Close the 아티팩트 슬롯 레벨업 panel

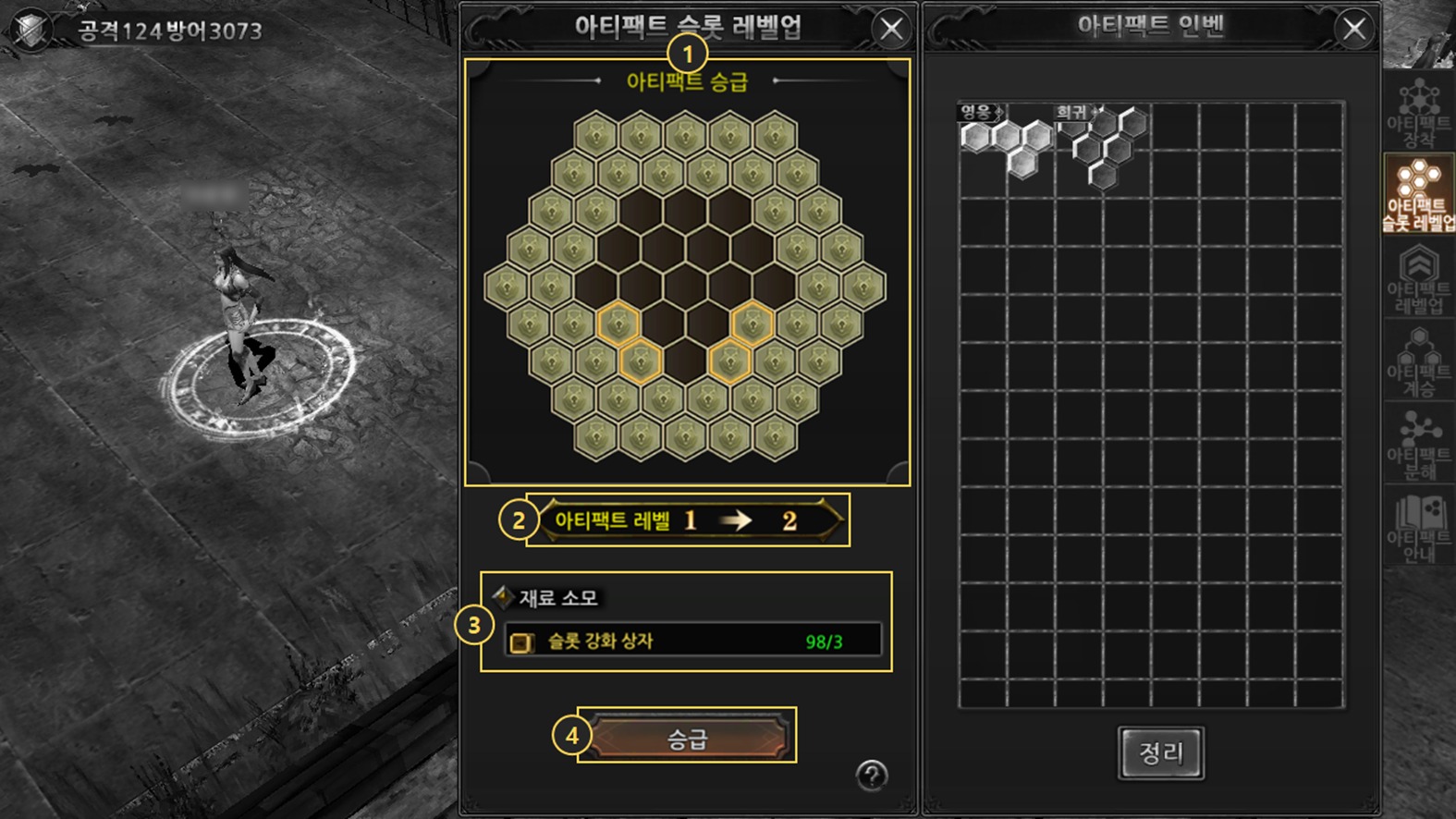point(891,30)
